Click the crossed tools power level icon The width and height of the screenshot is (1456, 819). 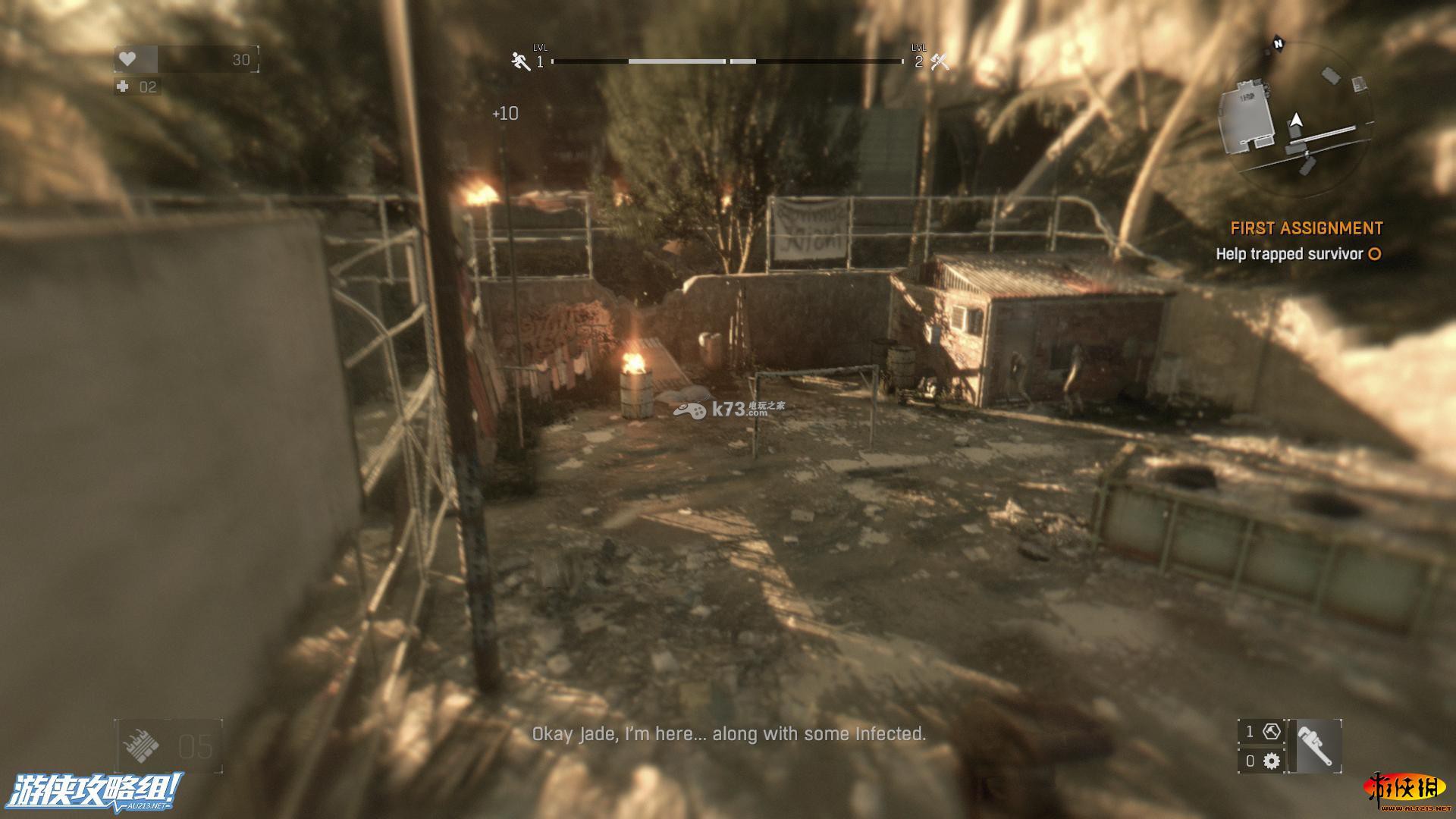pyautogui.click(x=940, y=61)
